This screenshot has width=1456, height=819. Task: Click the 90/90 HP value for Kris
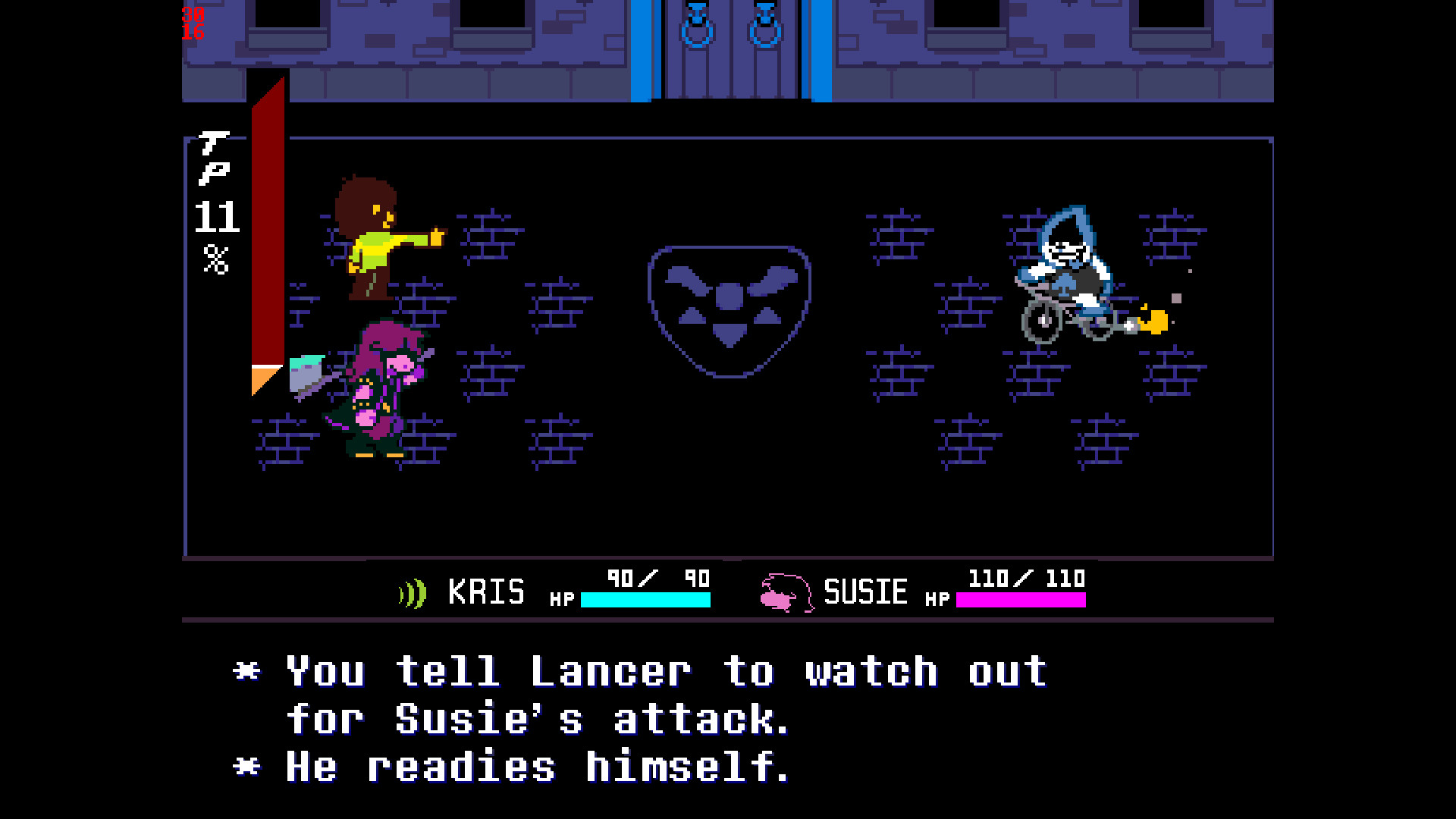(x=656, y=579)
